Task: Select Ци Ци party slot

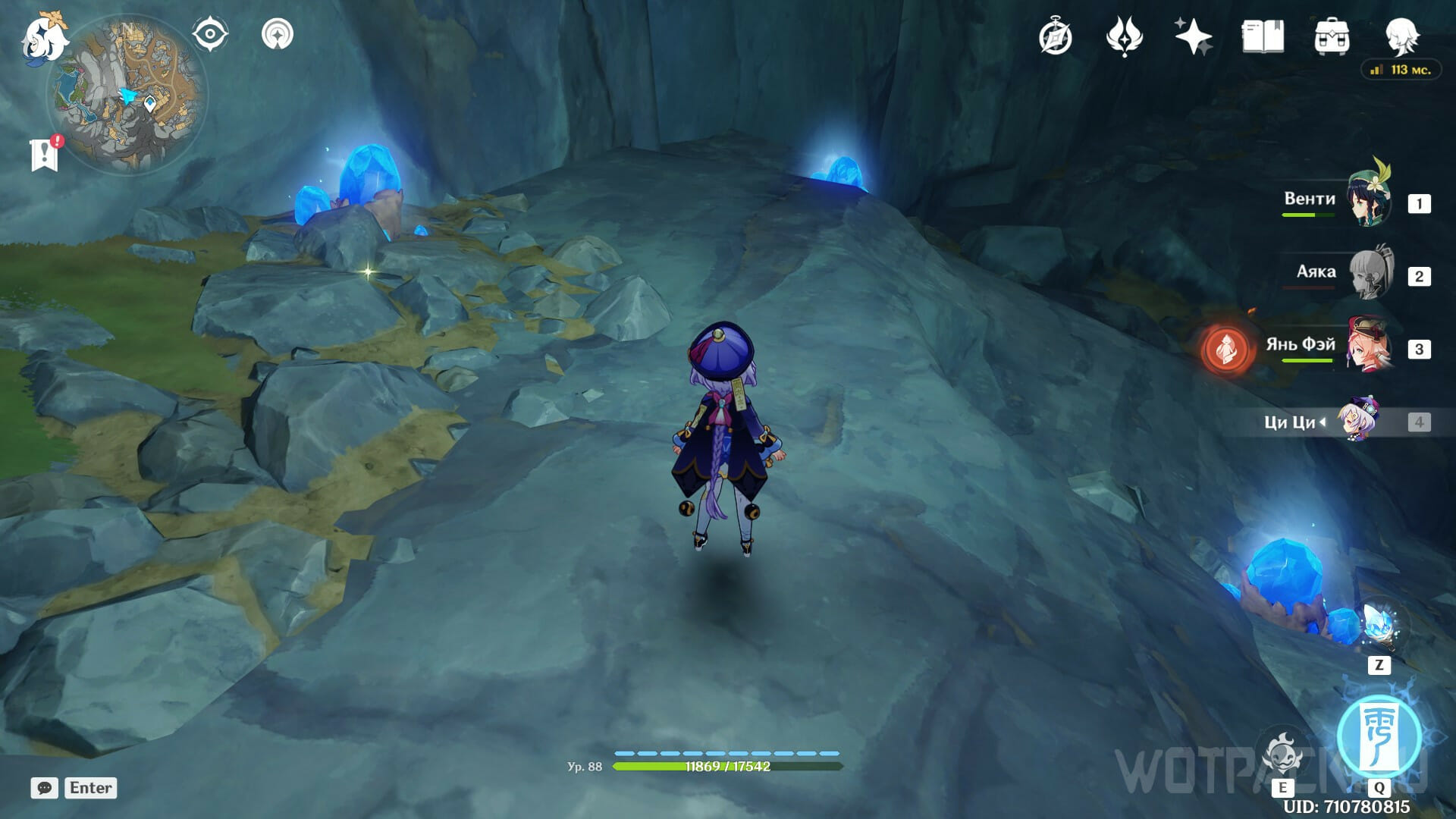Action: pos(1357,421)
